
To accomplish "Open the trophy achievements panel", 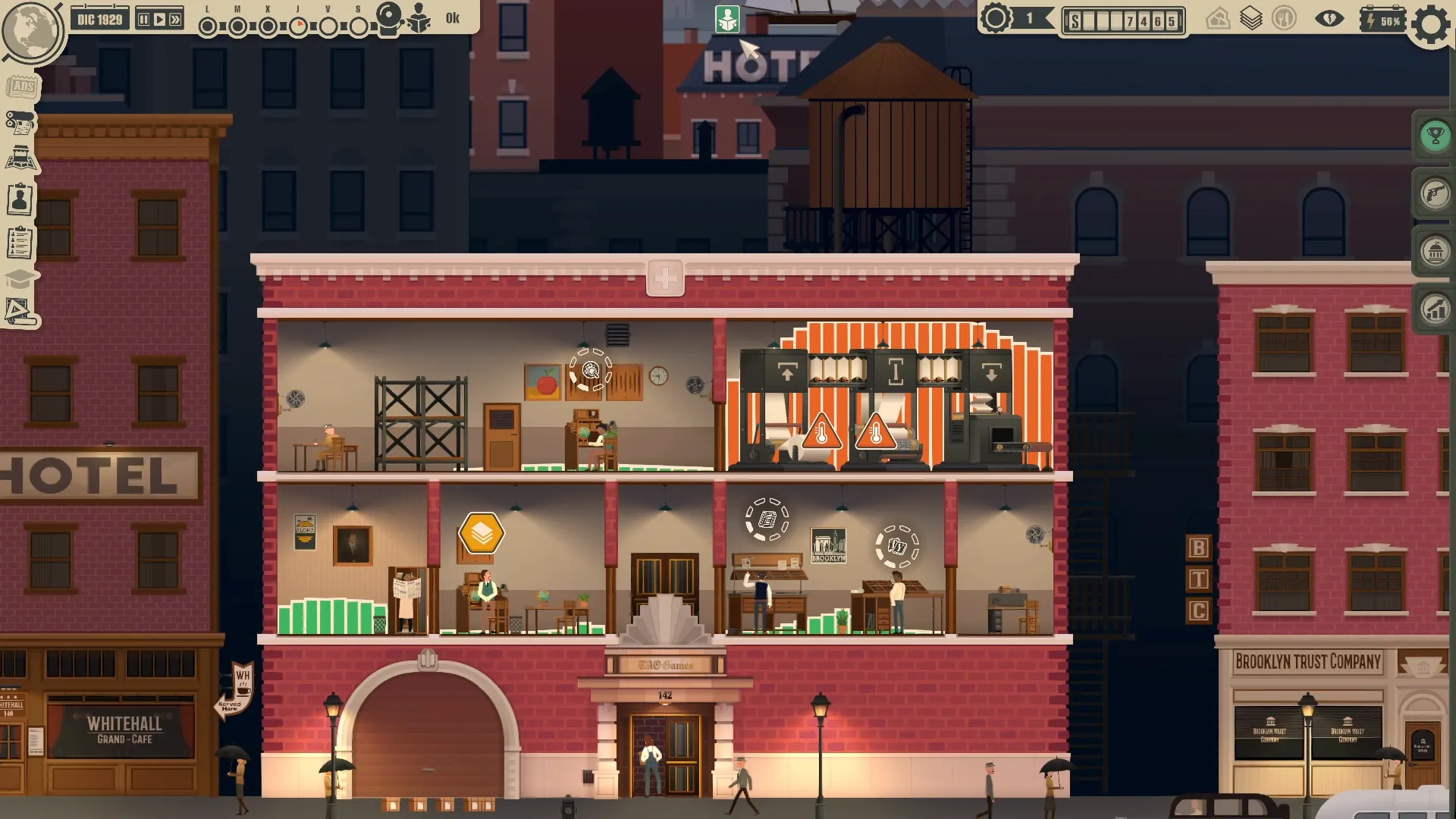I will [x=1435, y=136].
